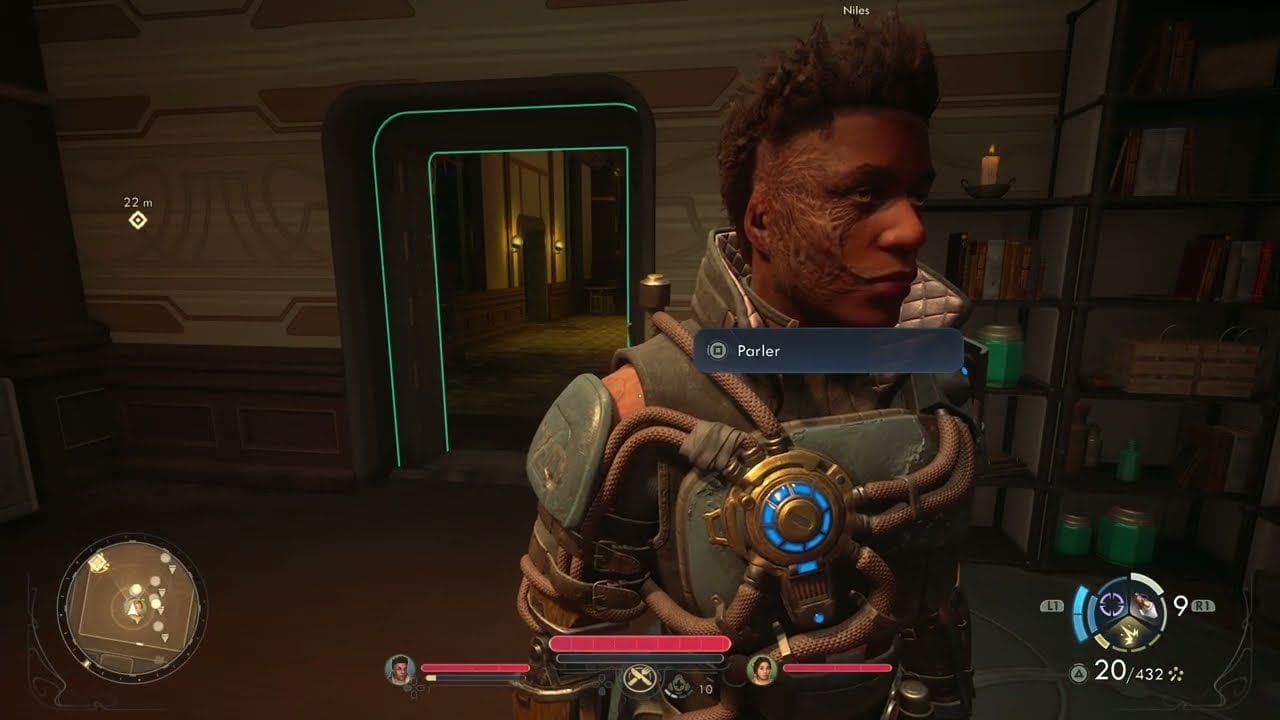
Task: Open the left companion portrait
Action: [402, 668]
